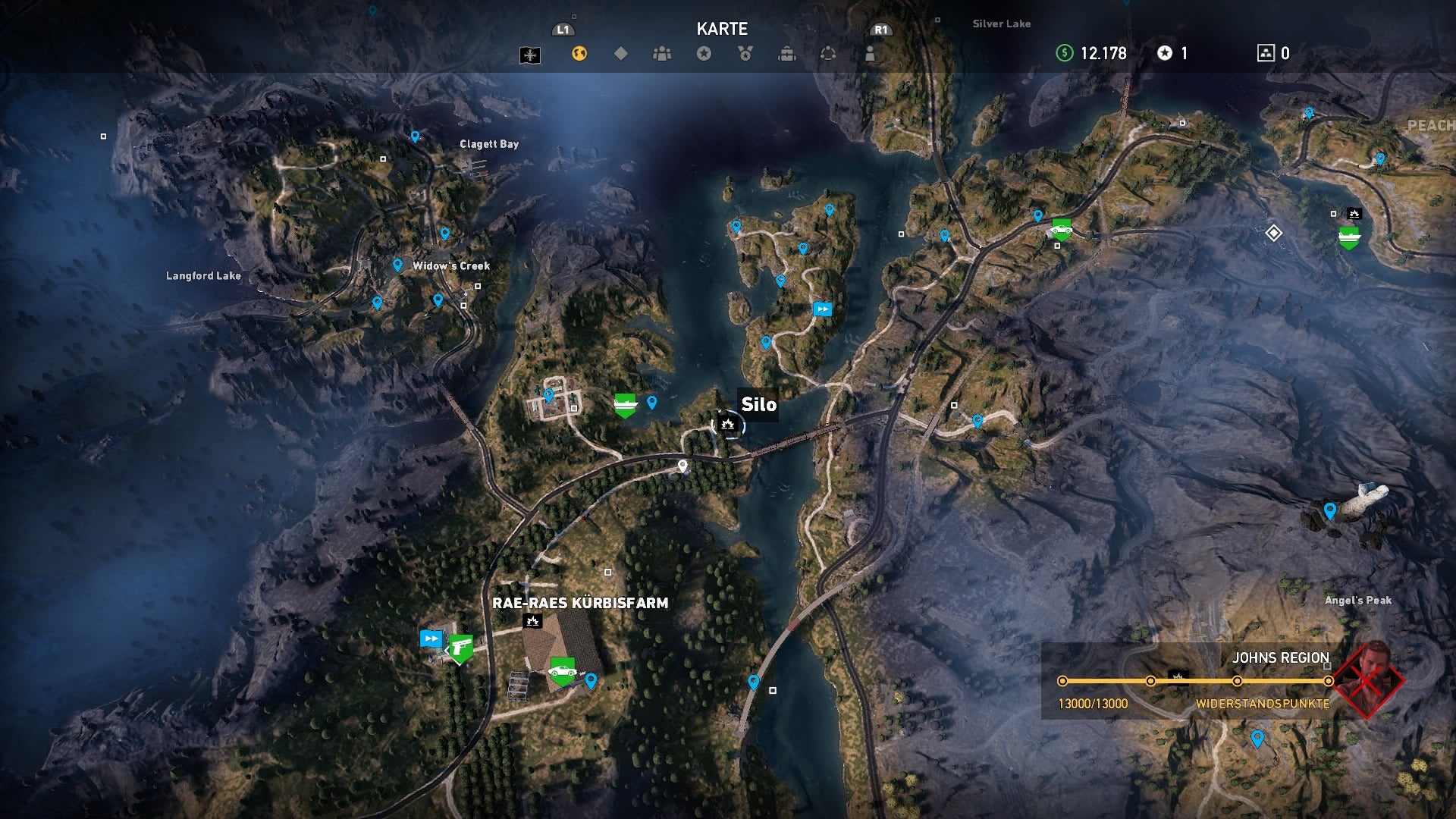The image size is (1456, 819).
Task: Select the green shop shield near Silo
Action: click(x=623, y=403)
